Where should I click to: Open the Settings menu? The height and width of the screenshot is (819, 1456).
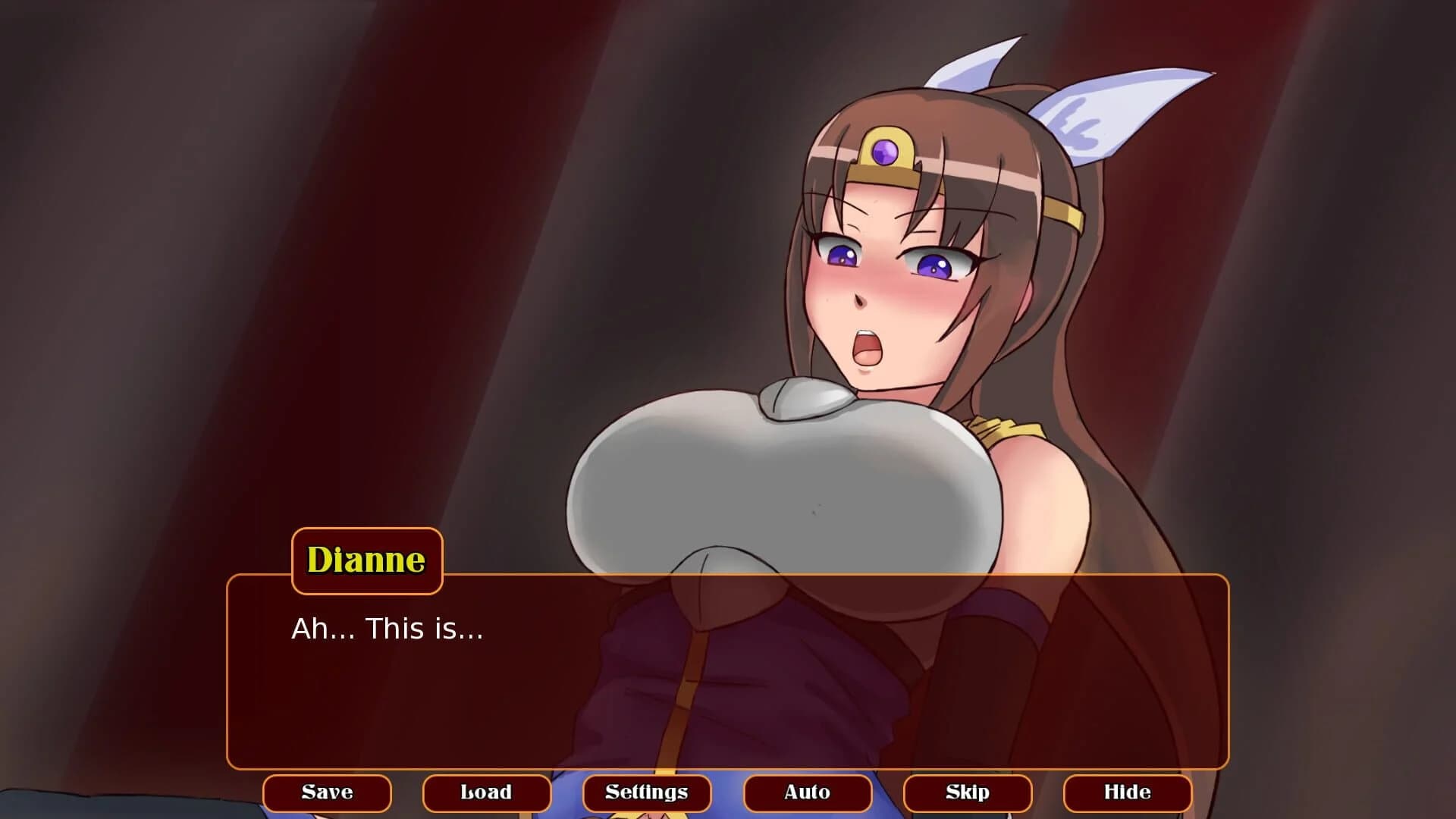coord(648,792)
